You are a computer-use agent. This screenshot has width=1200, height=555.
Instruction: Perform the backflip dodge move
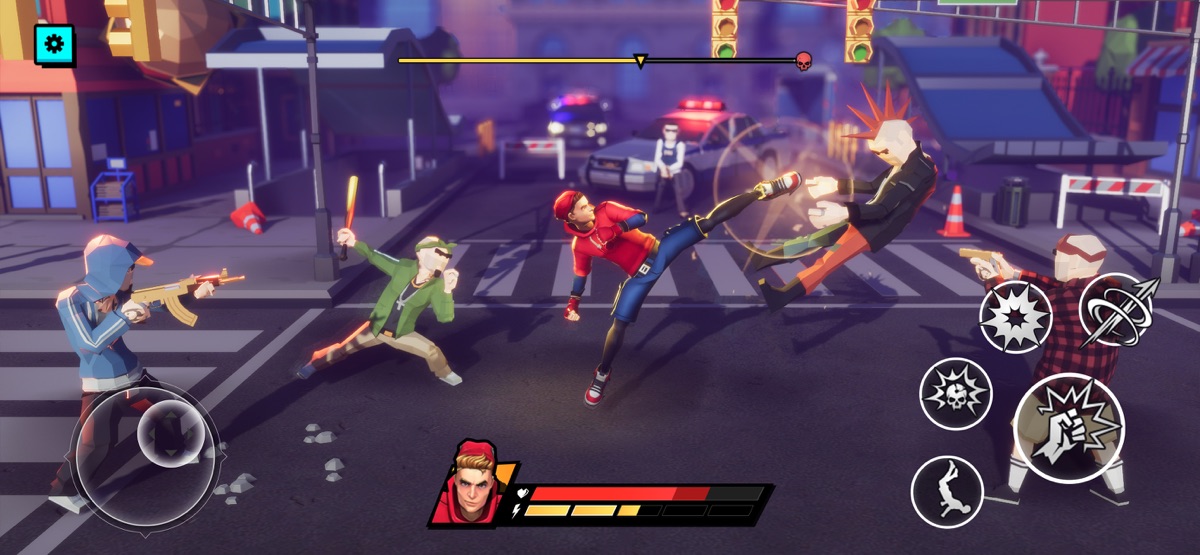pos(947,491)
